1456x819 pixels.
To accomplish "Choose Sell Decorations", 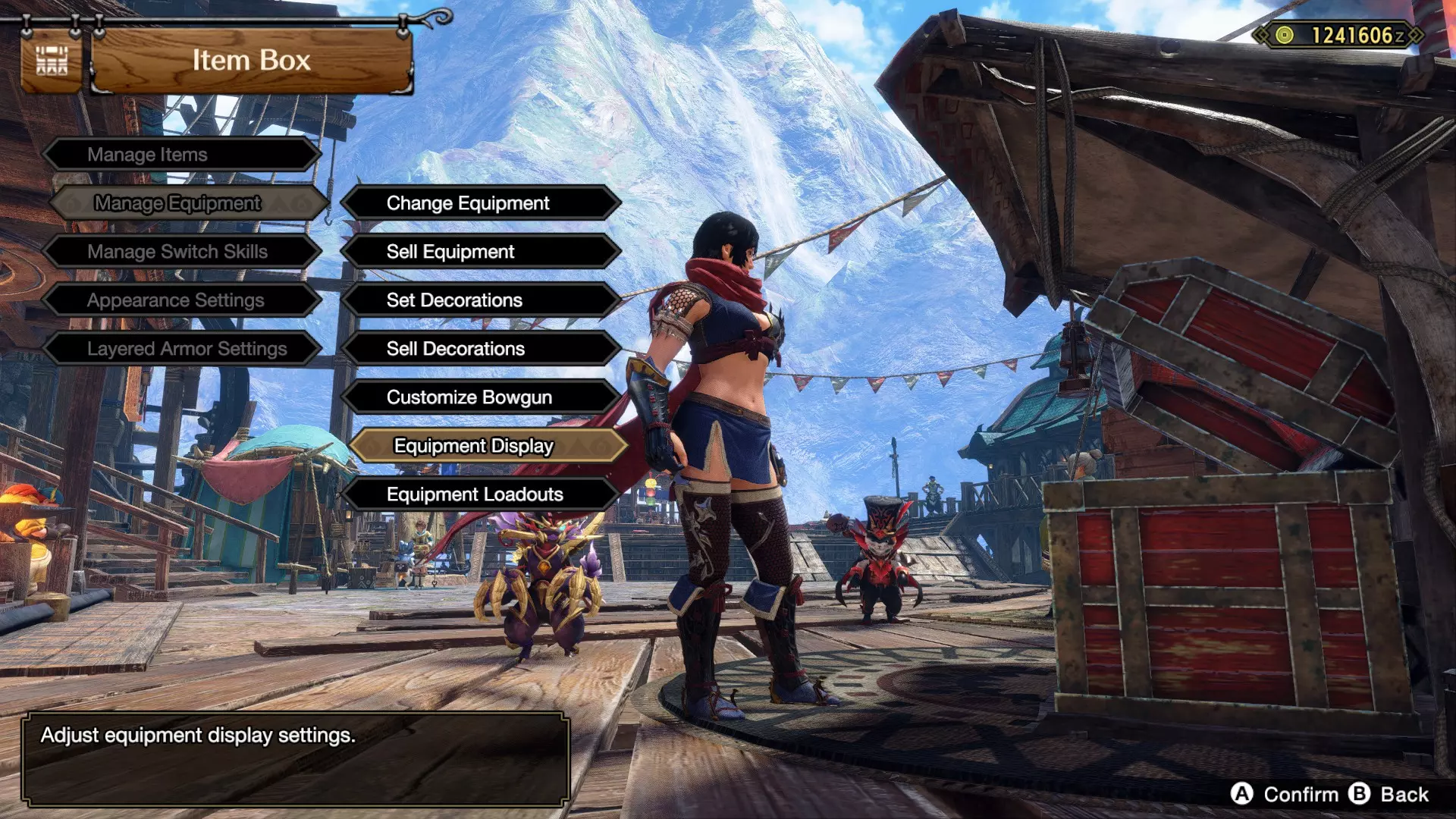I will click(481, 349).
